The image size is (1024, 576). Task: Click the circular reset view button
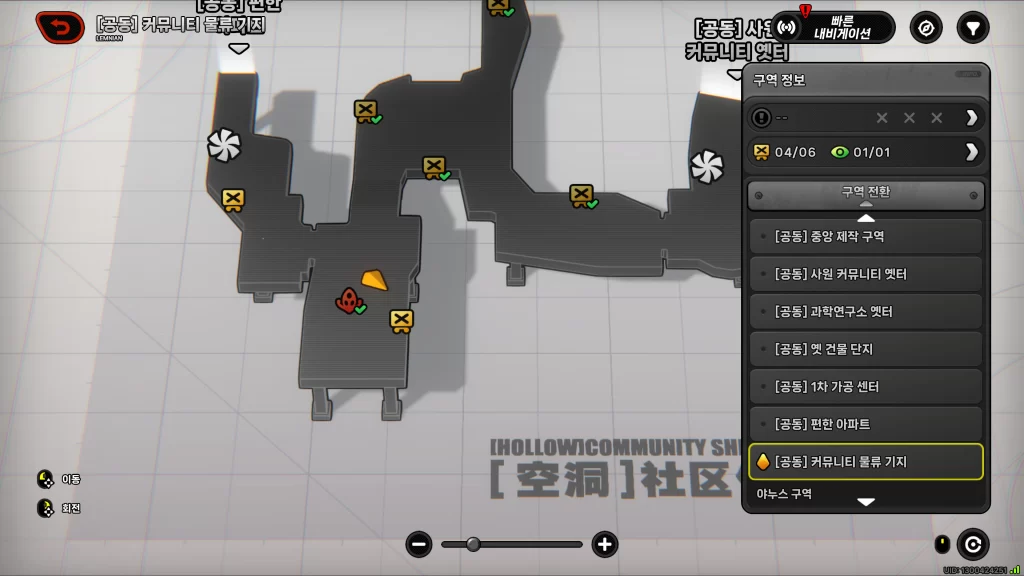[972, 544]
